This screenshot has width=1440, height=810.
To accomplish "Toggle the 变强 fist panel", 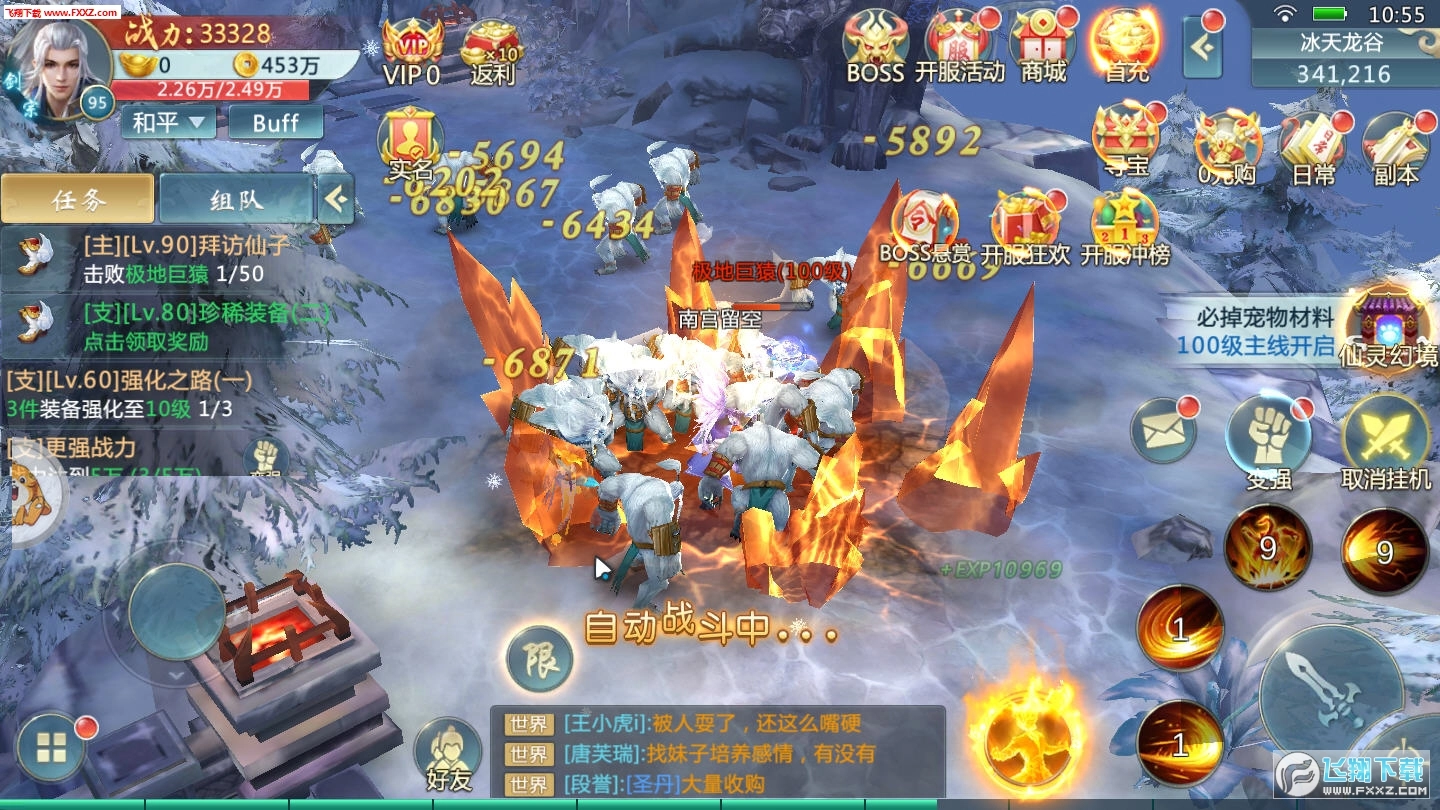I will coord(1265,432).
